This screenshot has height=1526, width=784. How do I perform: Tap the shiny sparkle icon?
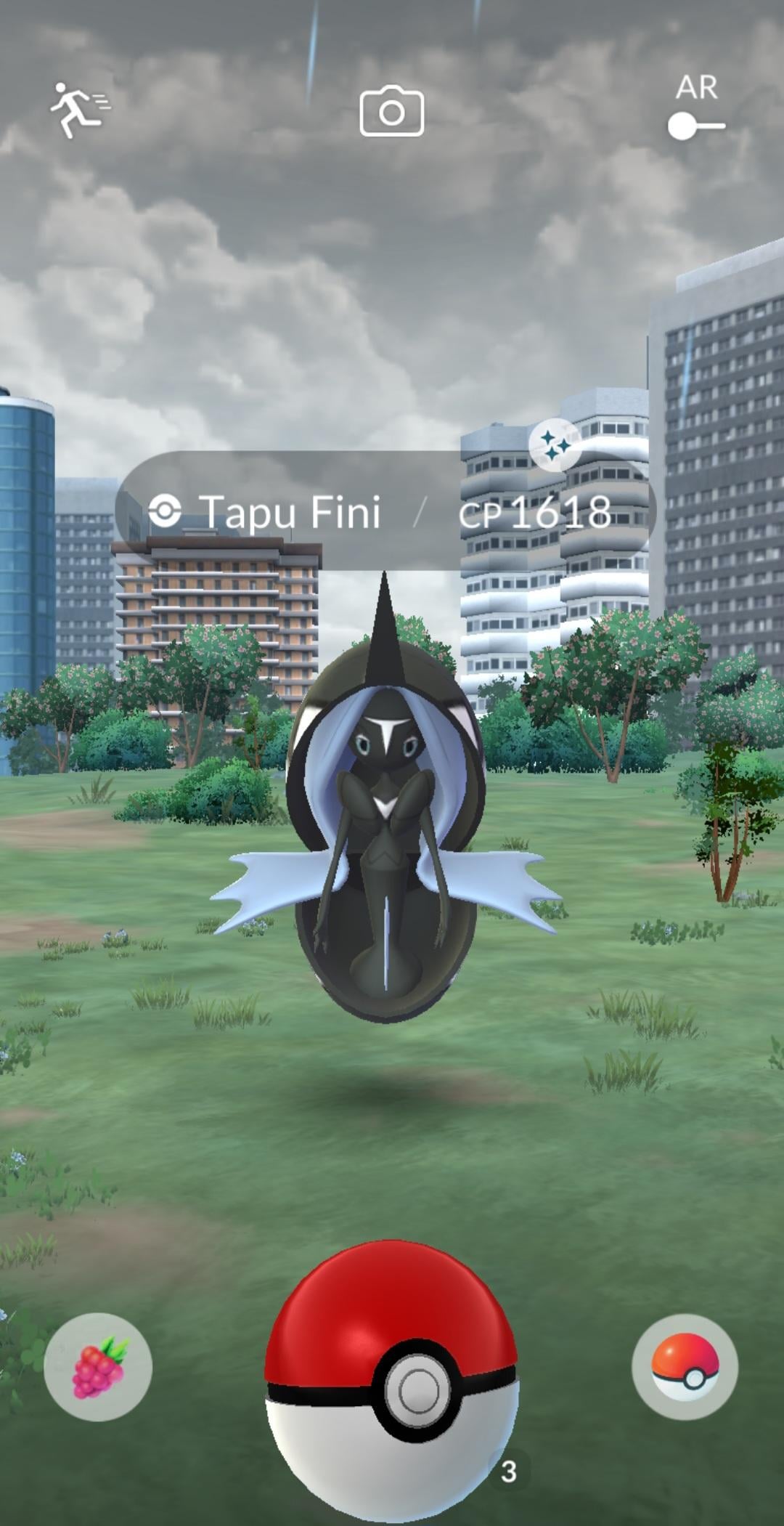tap(555, 445)
